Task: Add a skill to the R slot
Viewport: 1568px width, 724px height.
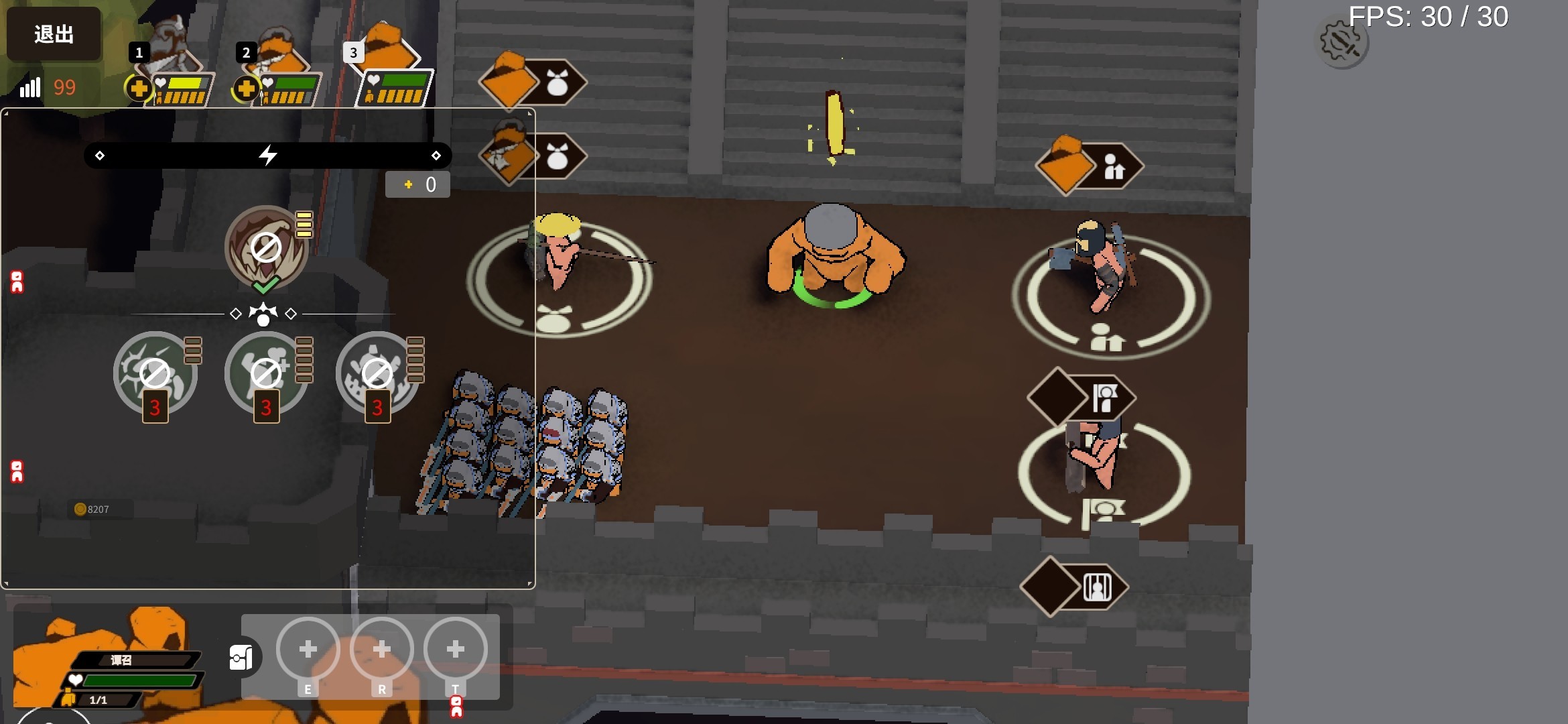Action: [x=382, y=650]
